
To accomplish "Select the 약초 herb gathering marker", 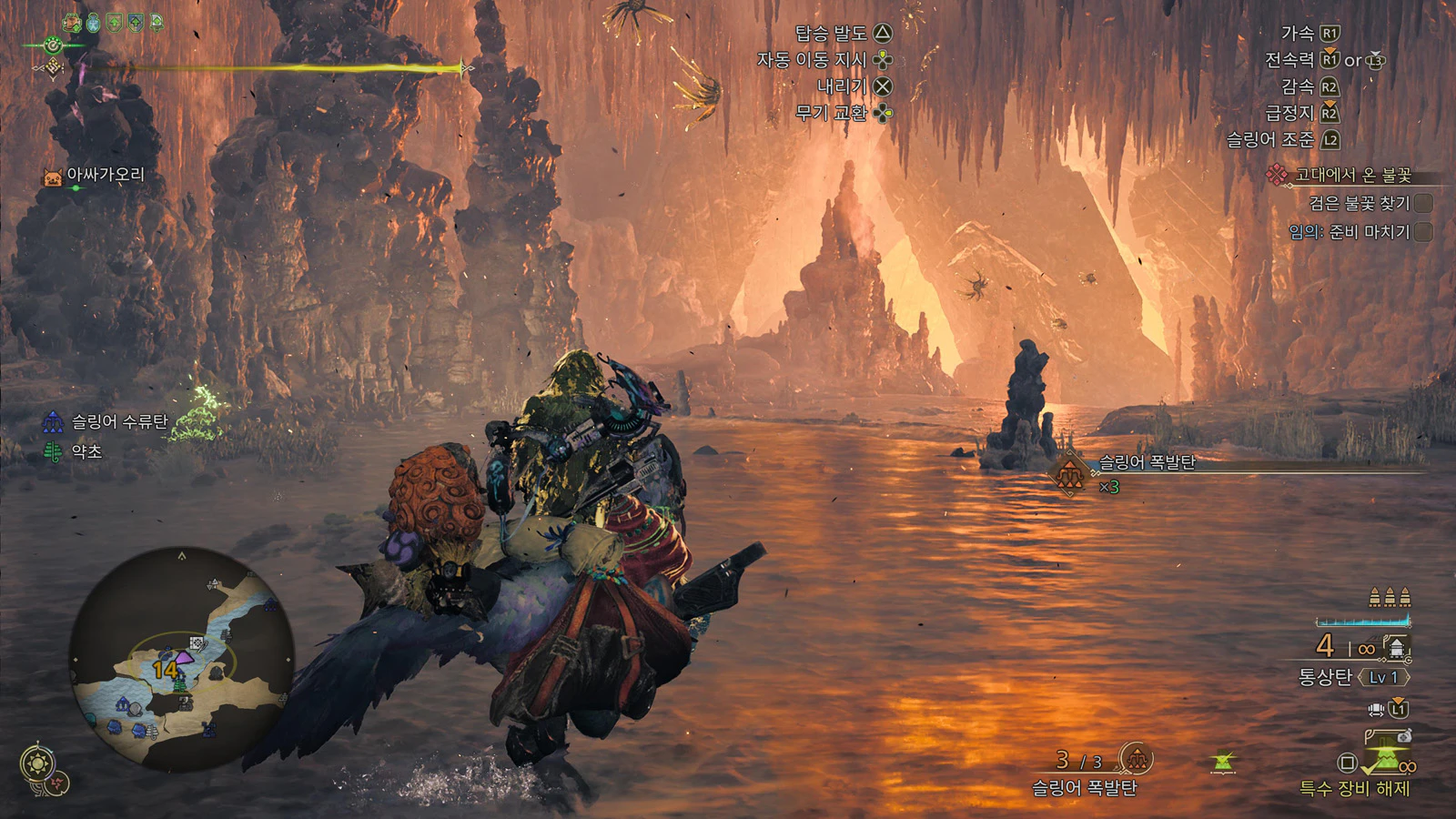I will [54, 451].
